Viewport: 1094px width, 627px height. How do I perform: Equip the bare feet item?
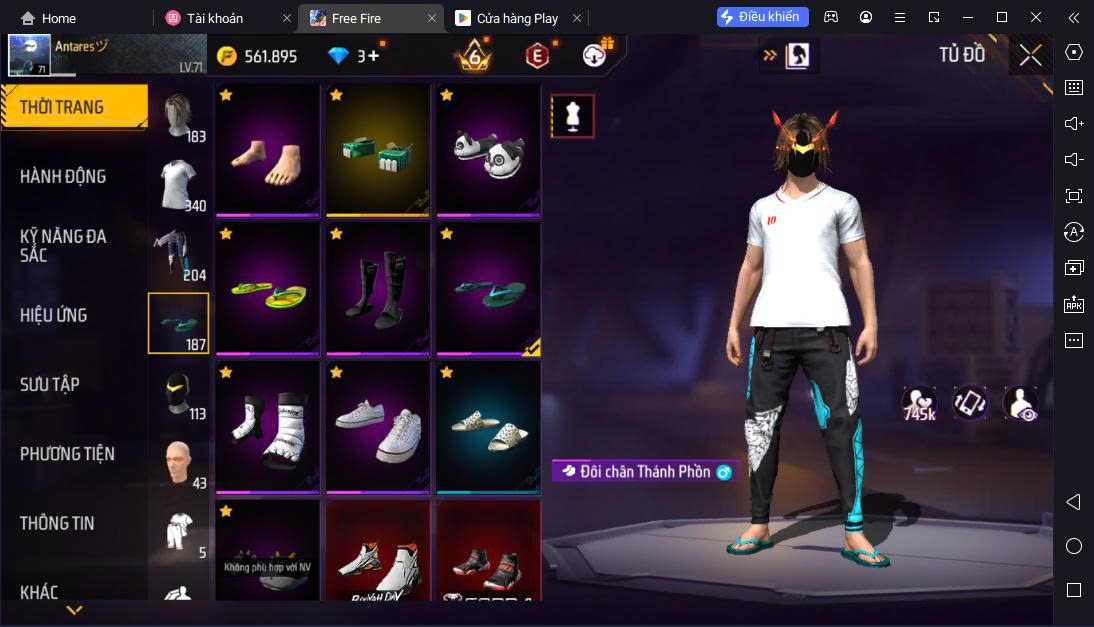coord(267,150)
